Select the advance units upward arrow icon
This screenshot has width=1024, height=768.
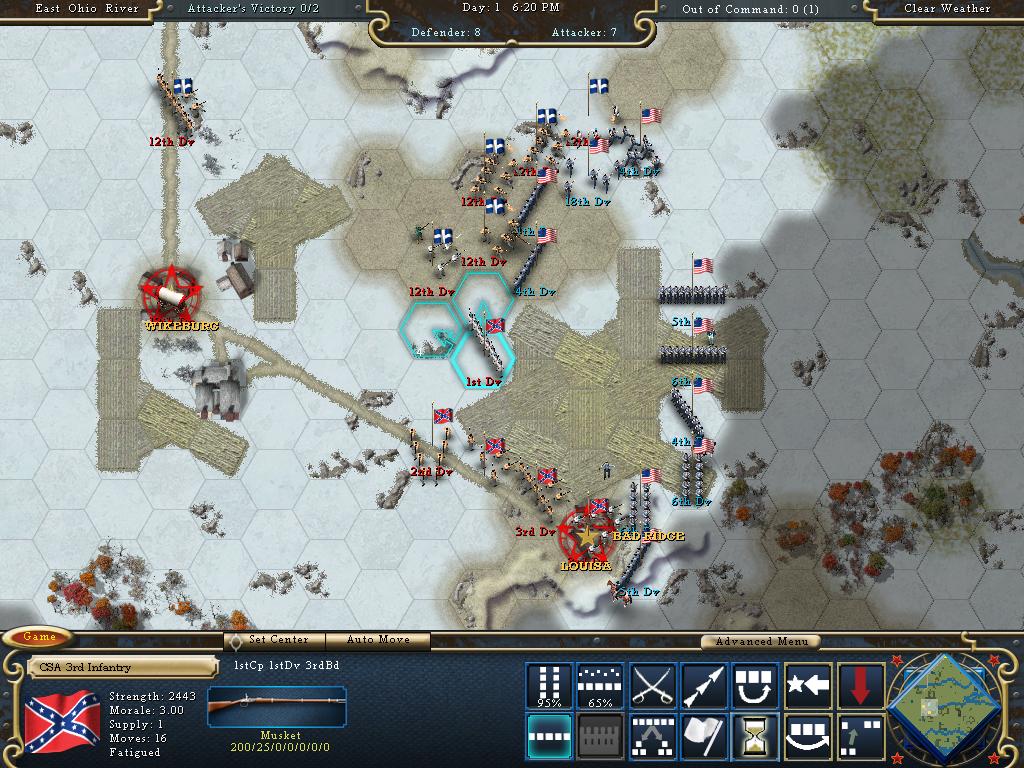click(x=859, y=736)
